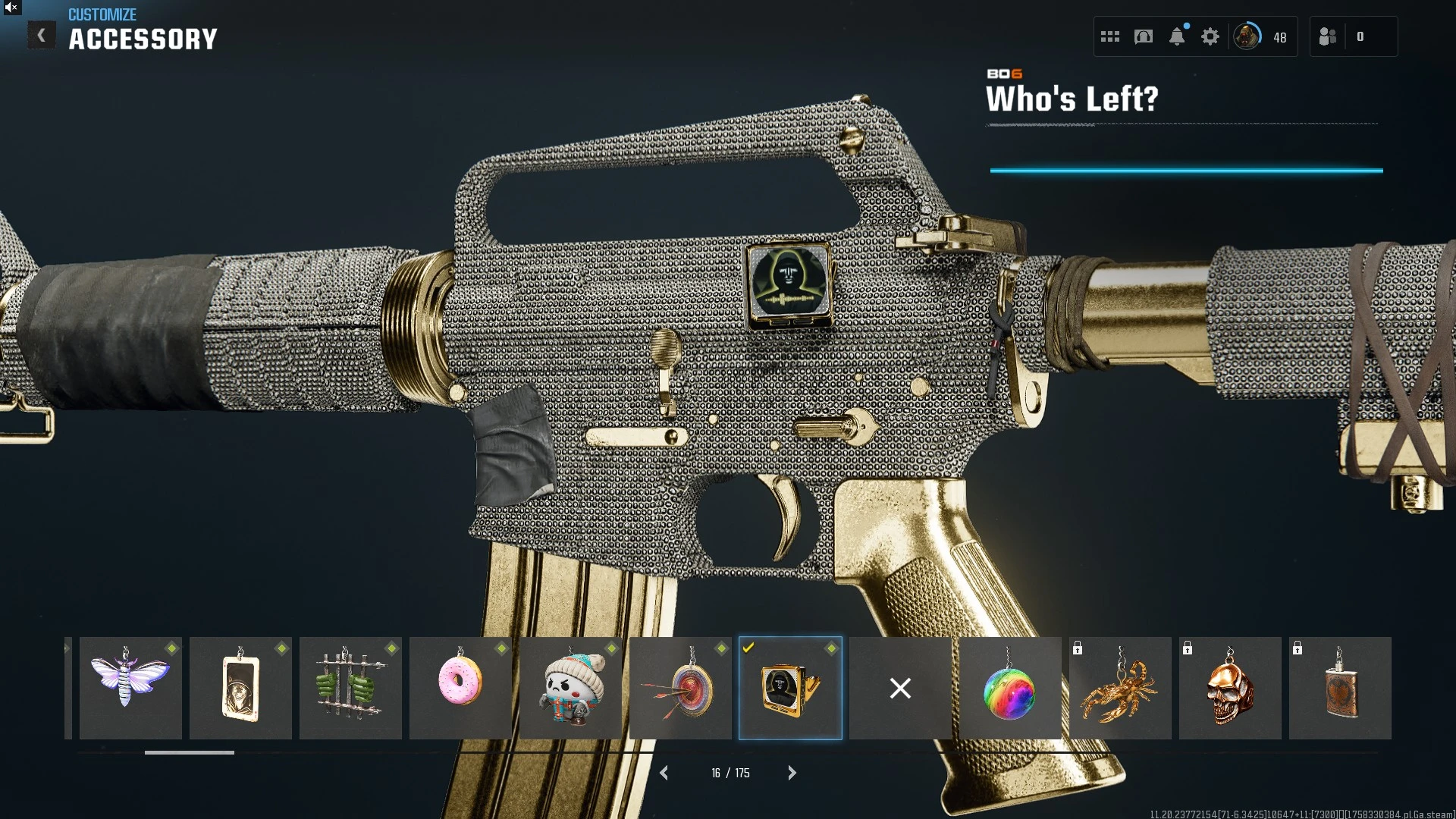1456x819 pixels.
Task: Go to previous accessory page arrow
Action: click(x=664, y=773)
